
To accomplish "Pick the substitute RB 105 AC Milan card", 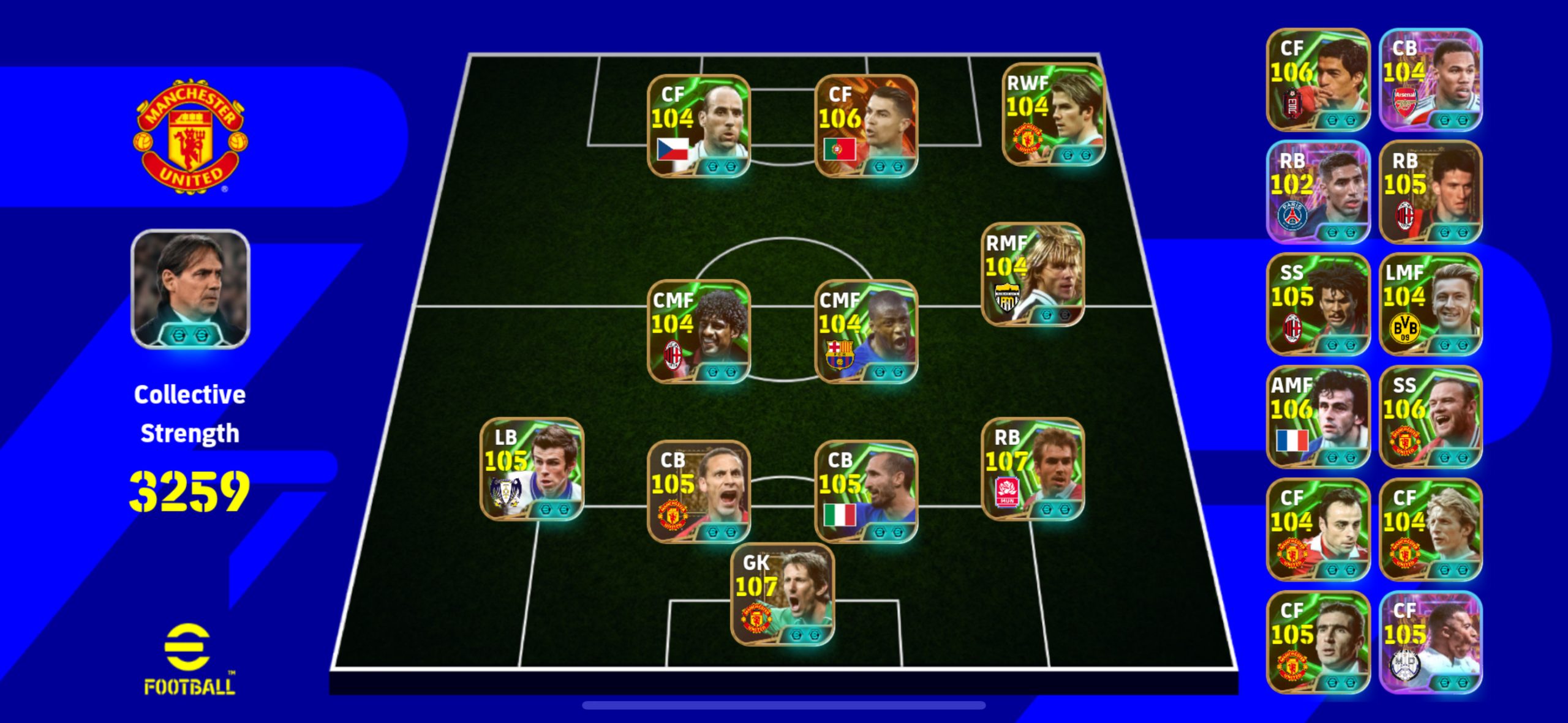I will click(x=1430, y=192).
